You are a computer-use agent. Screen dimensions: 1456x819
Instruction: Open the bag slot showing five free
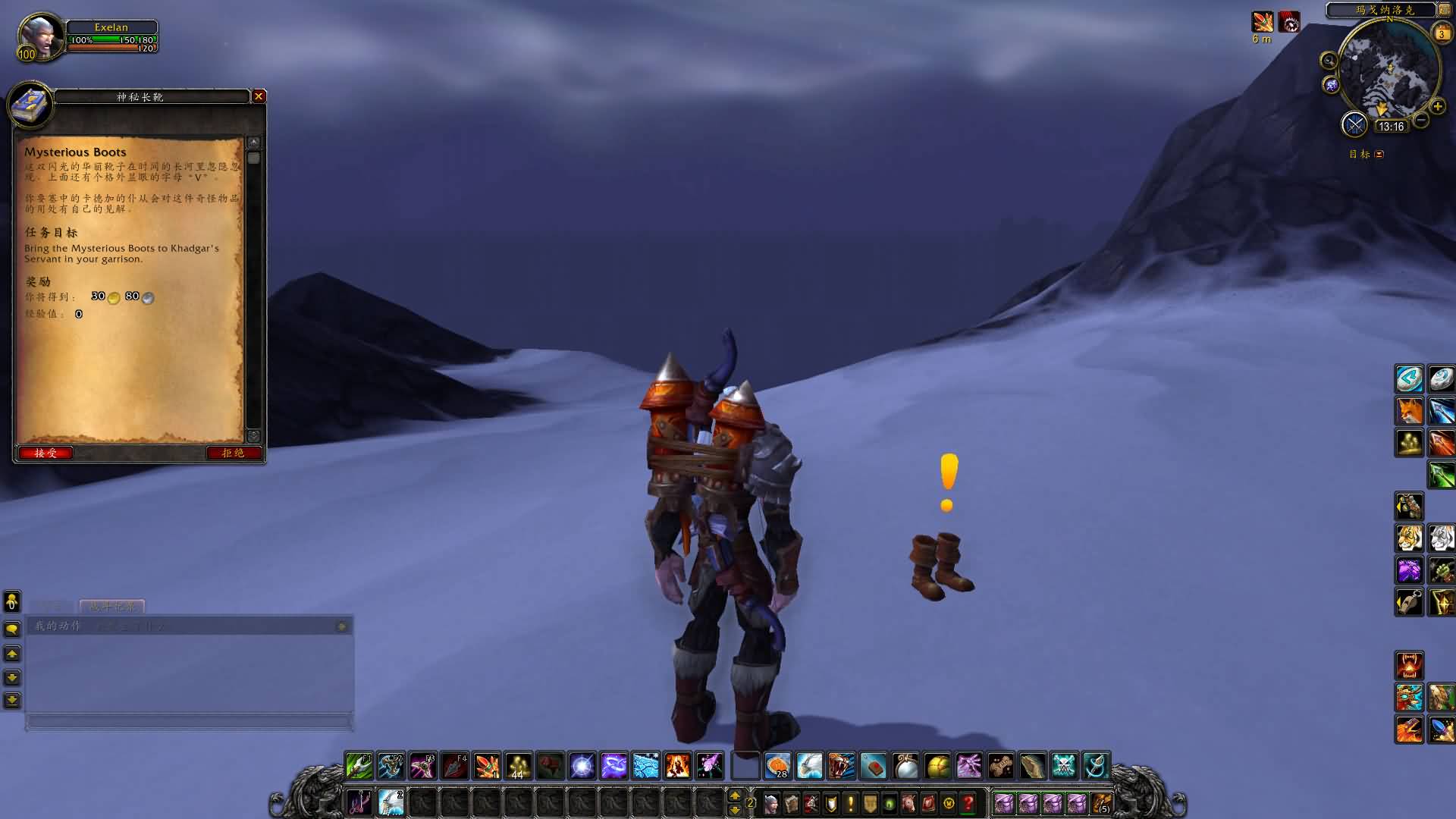[1102, 803]
